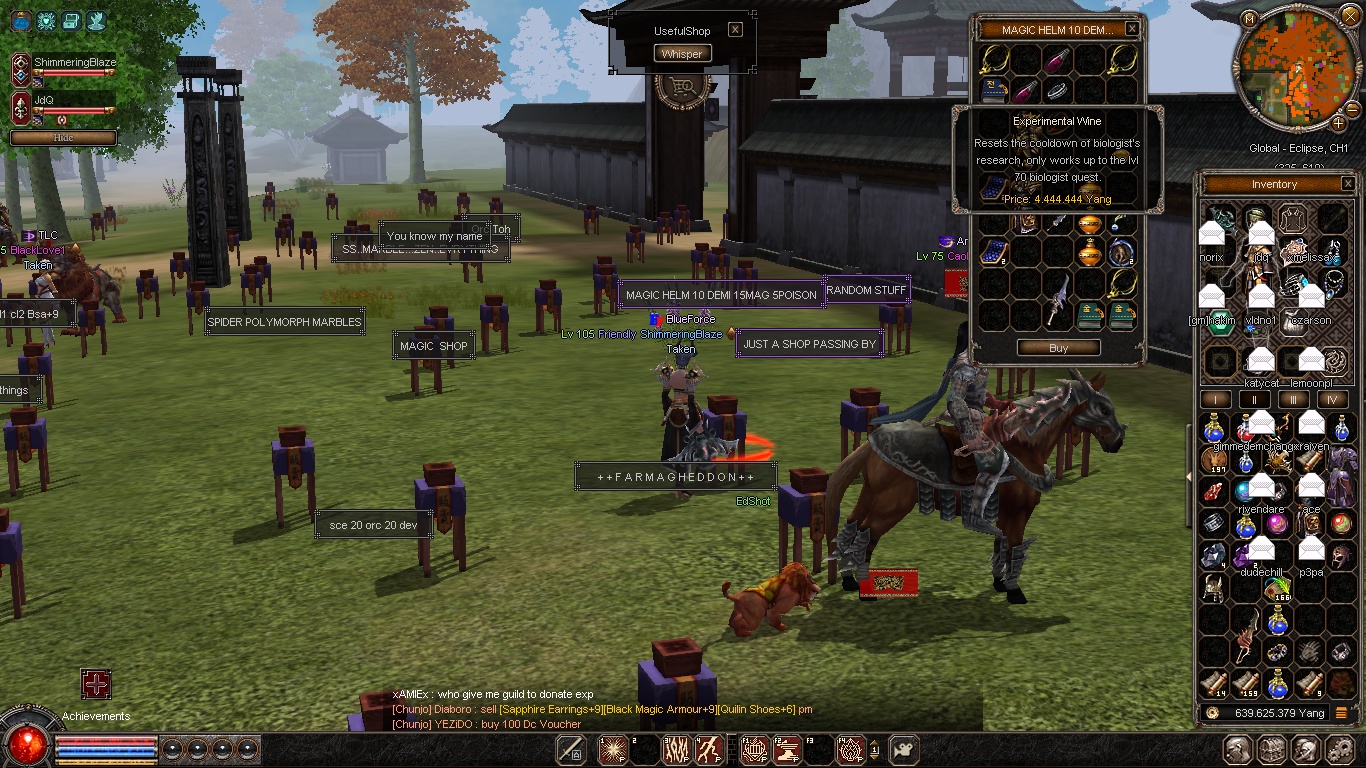Close the Inventory window

coord(1348,184)
